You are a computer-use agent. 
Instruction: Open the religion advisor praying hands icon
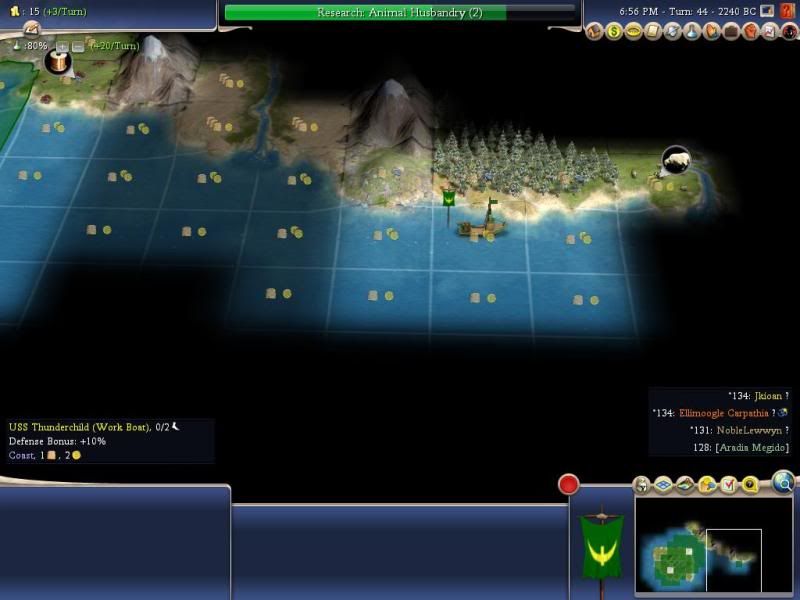pyautogui.click(x=710, y=32)
